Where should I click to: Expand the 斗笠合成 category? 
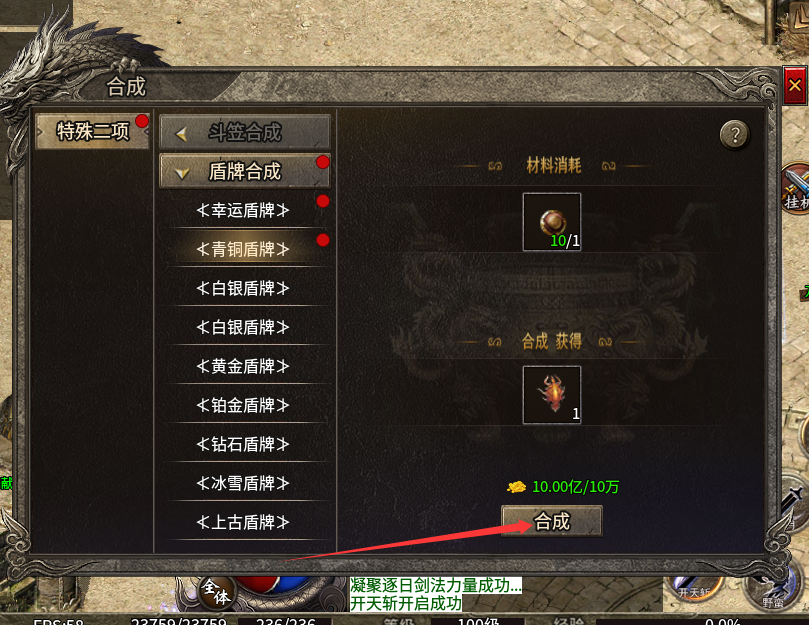pos(245,132)
